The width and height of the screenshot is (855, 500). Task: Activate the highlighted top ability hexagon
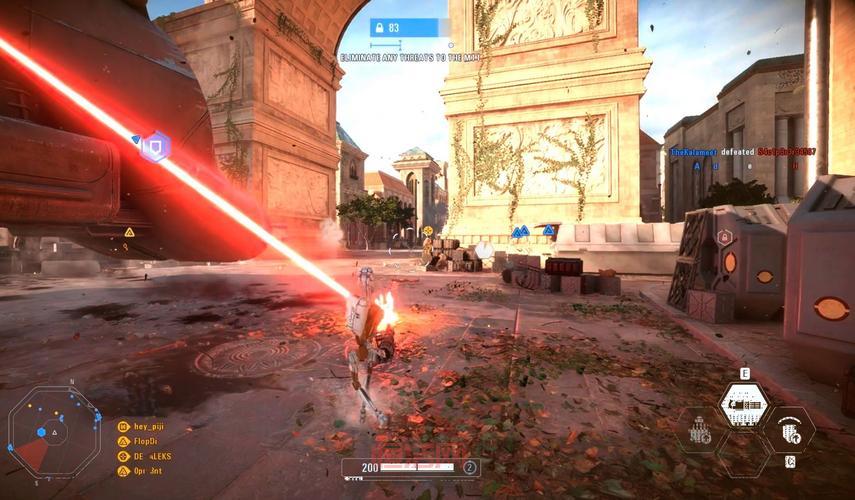coord(744,403)
